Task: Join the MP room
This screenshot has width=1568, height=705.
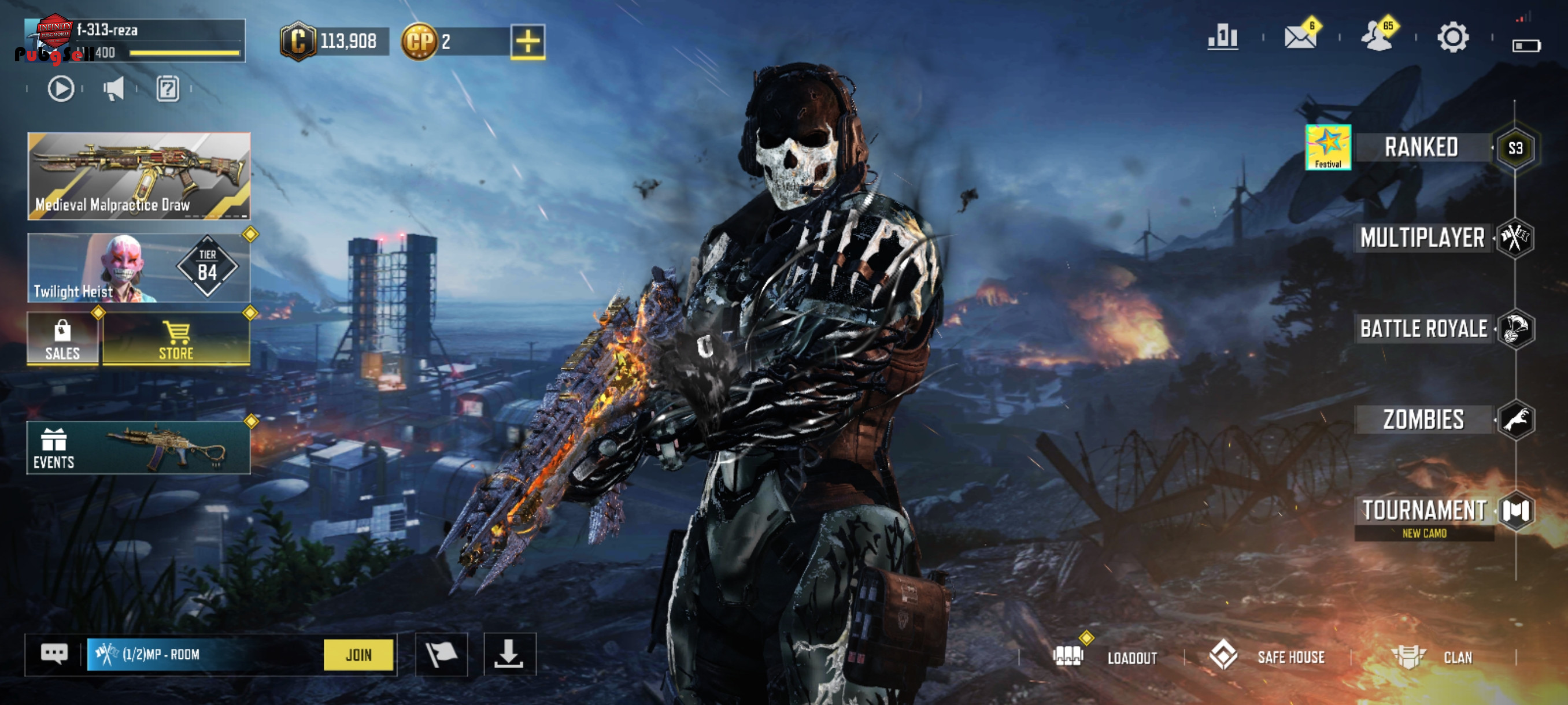Action: 358,655
